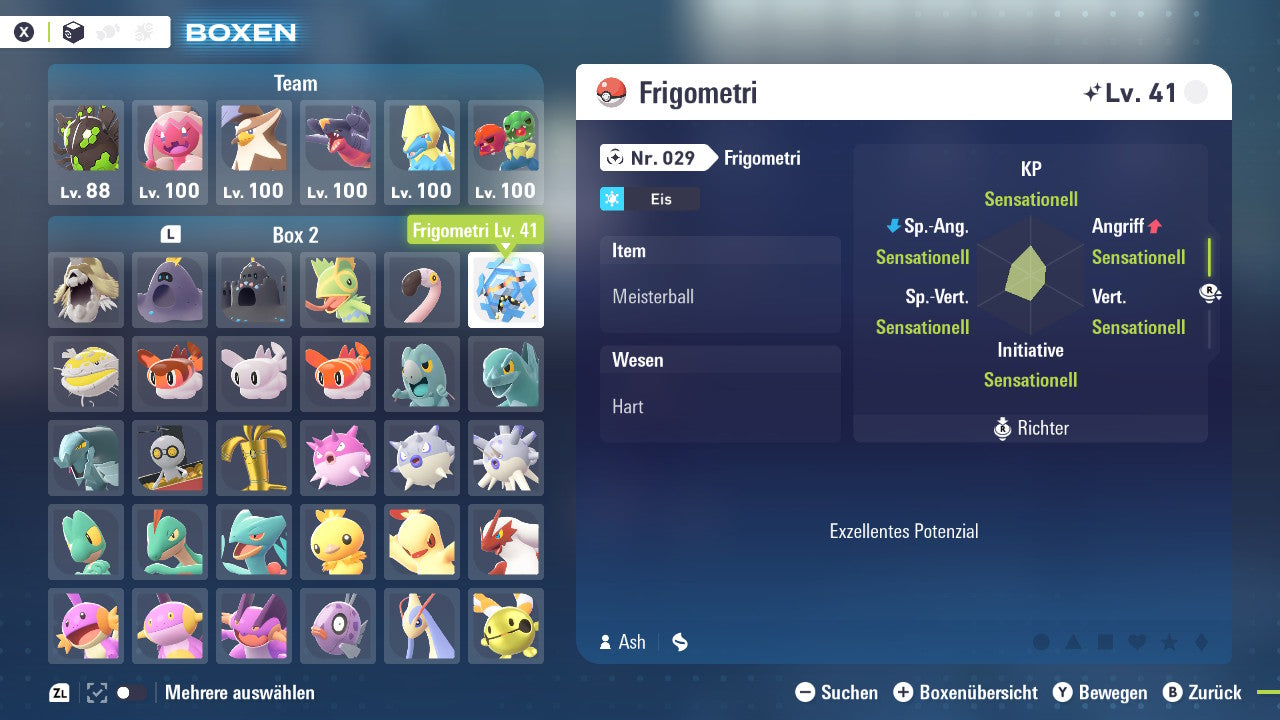Click the R-button stats page icon
The height and width of the screenshot is (720, 1280).
(x=1210, y=292)
